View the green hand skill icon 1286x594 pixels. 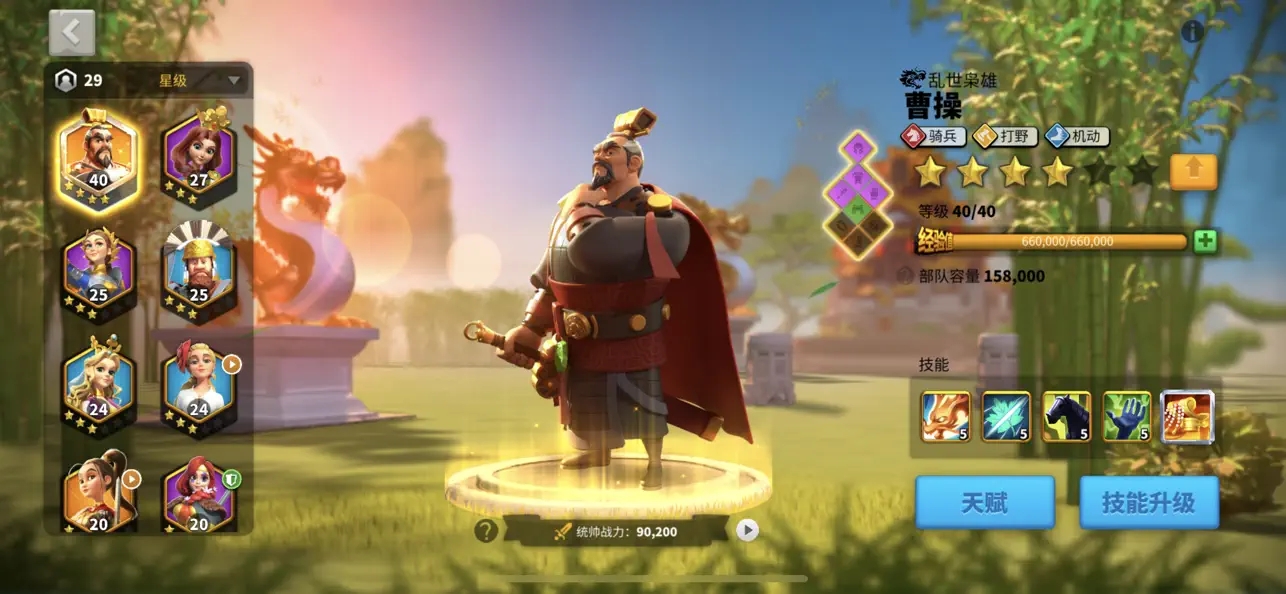pyautogui.click(x=1126, y=416)
